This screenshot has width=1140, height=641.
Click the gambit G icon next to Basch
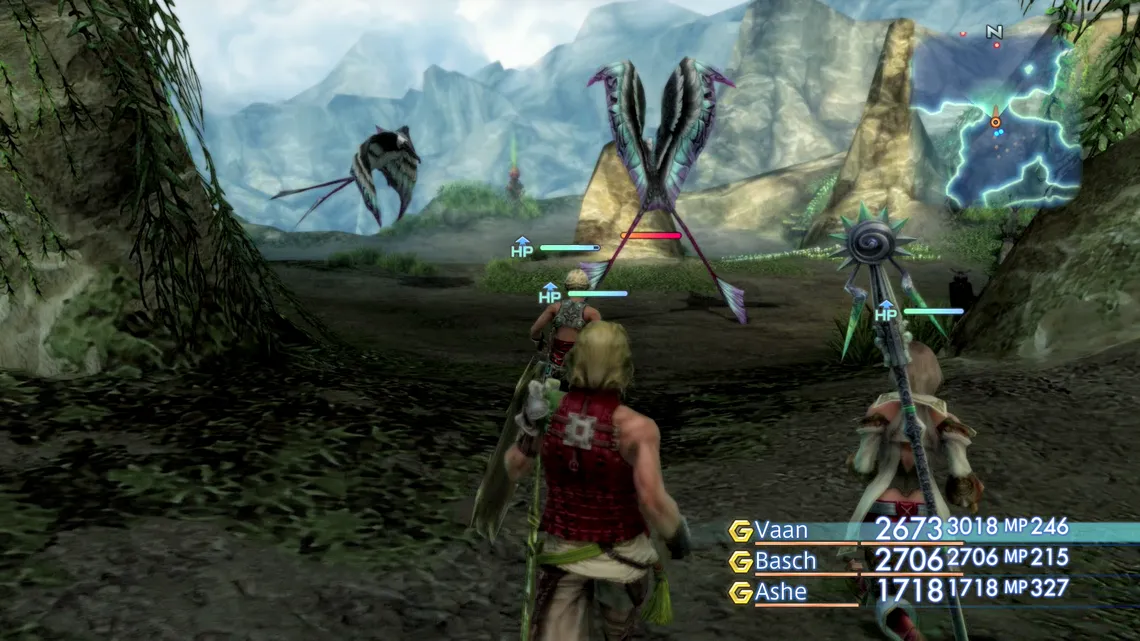tap(740, 561)
